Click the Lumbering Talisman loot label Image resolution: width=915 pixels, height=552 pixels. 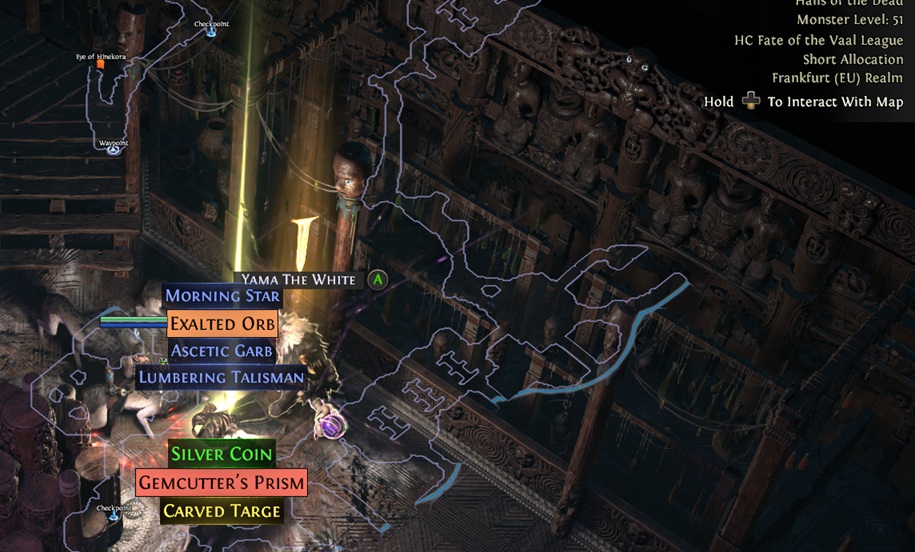pyautogui.click(x=222, y=378)
